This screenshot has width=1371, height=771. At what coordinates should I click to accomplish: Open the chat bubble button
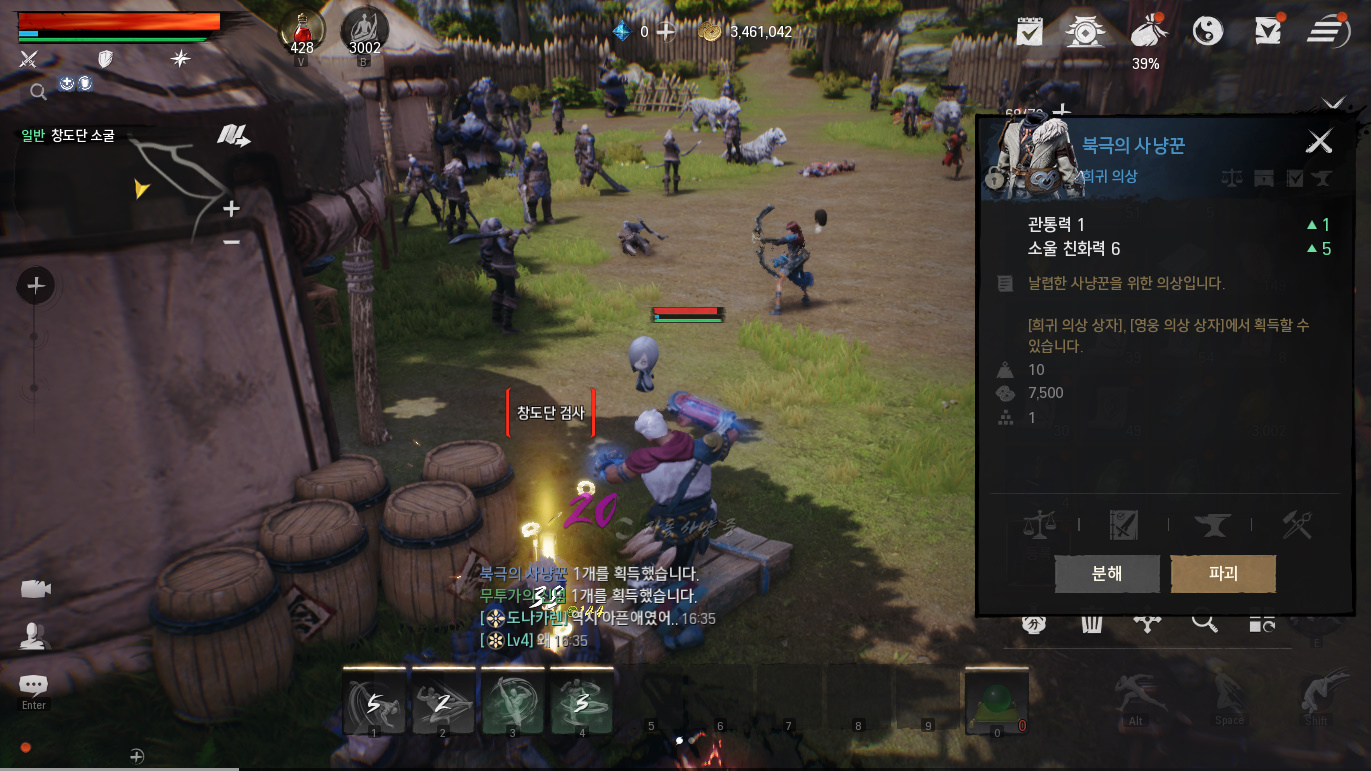34,685
